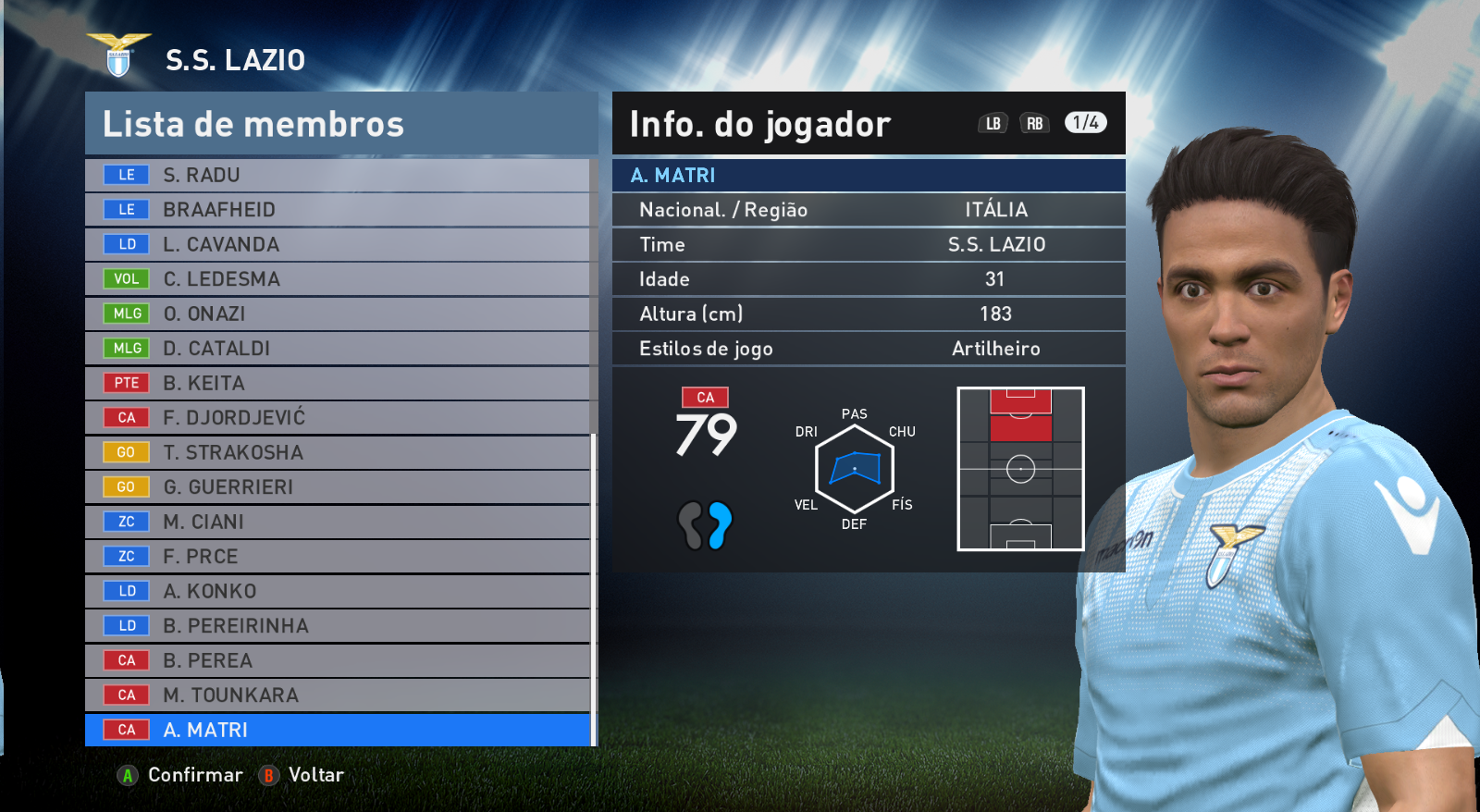Choose D. Cataldi's entry
1480x812 pixels.
[338, 349]
